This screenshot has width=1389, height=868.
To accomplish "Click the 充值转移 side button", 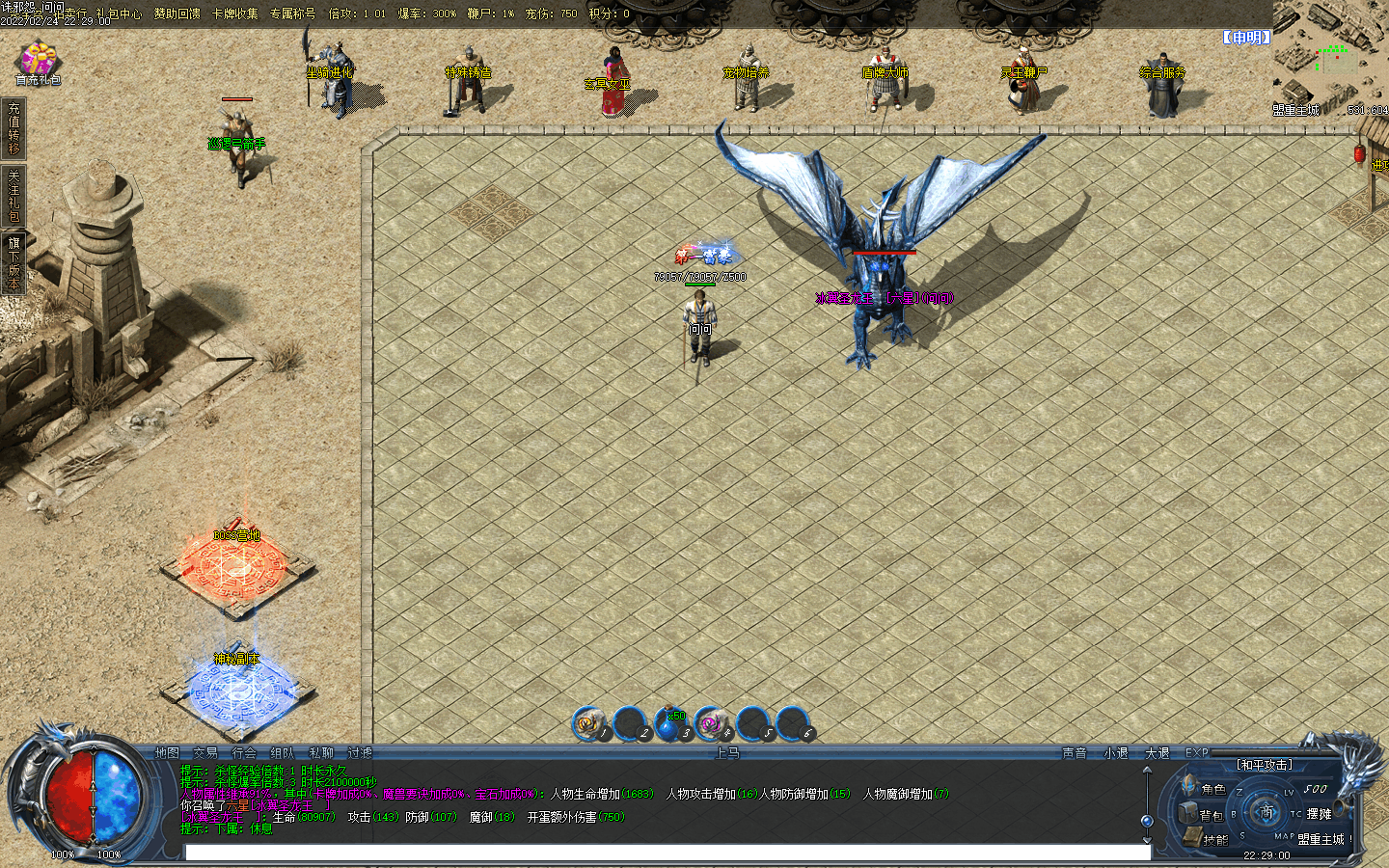I will 14,129.
